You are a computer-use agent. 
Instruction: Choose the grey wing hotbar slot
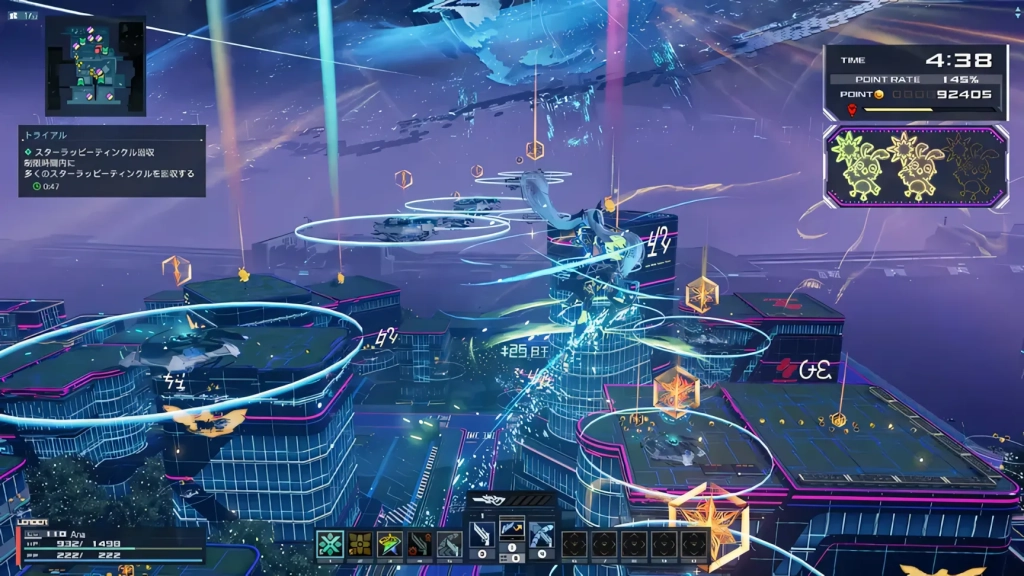(x=450, y=544)
